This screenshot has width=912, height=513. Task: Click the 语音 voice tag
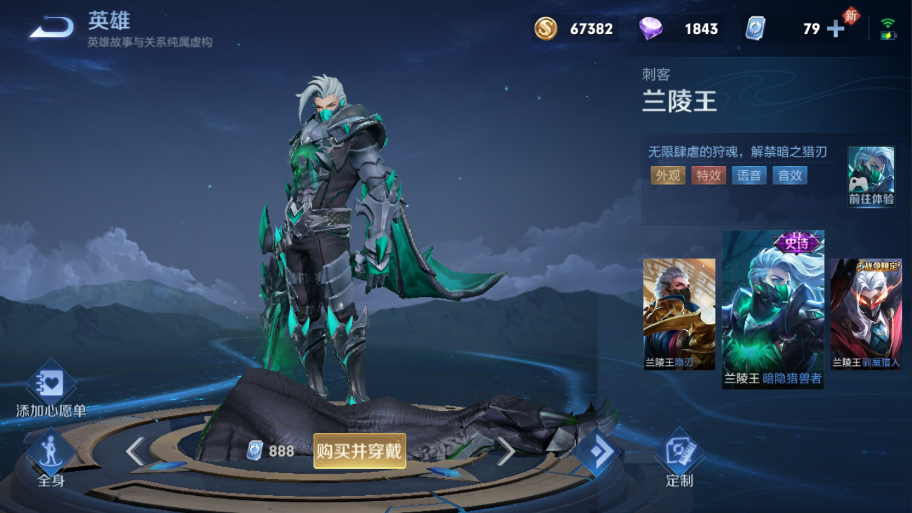749,176
